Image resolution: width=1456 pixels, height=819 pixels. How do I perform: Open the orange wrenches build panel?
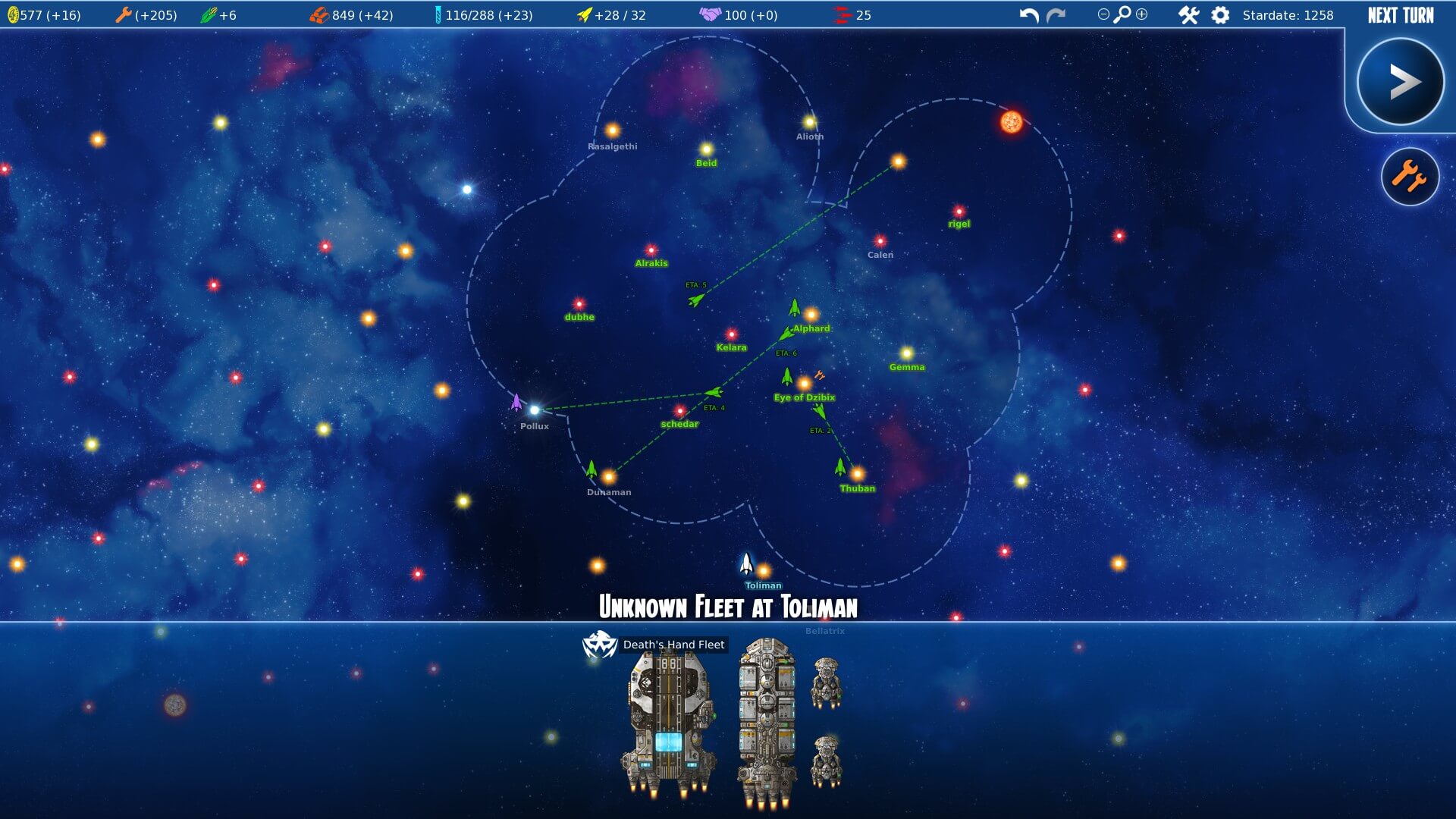(x=1410, y=177)
